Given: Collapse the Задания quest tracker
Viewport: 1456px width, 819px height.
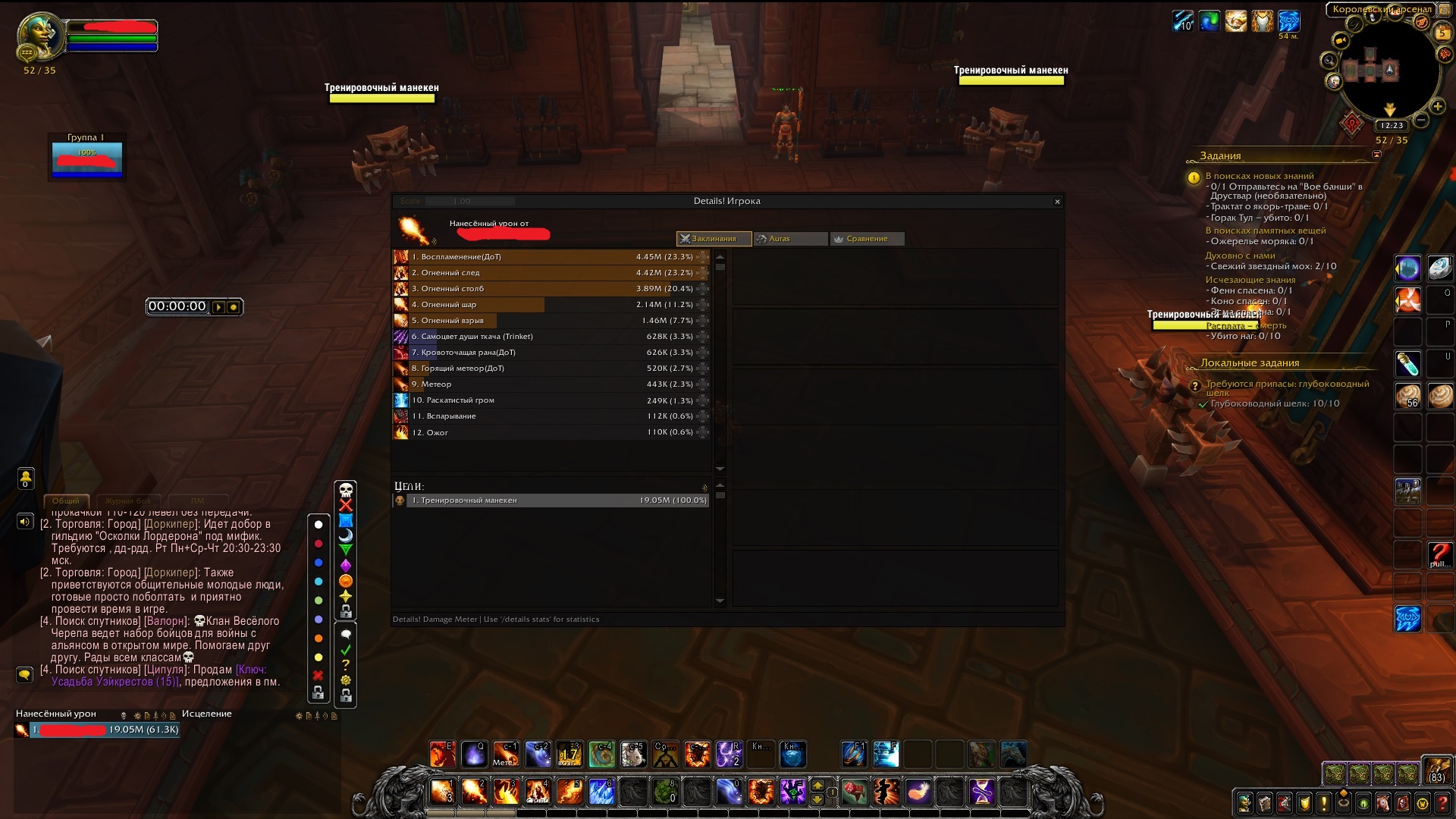Looking at the screenshot, I should tap(1376, 155).
